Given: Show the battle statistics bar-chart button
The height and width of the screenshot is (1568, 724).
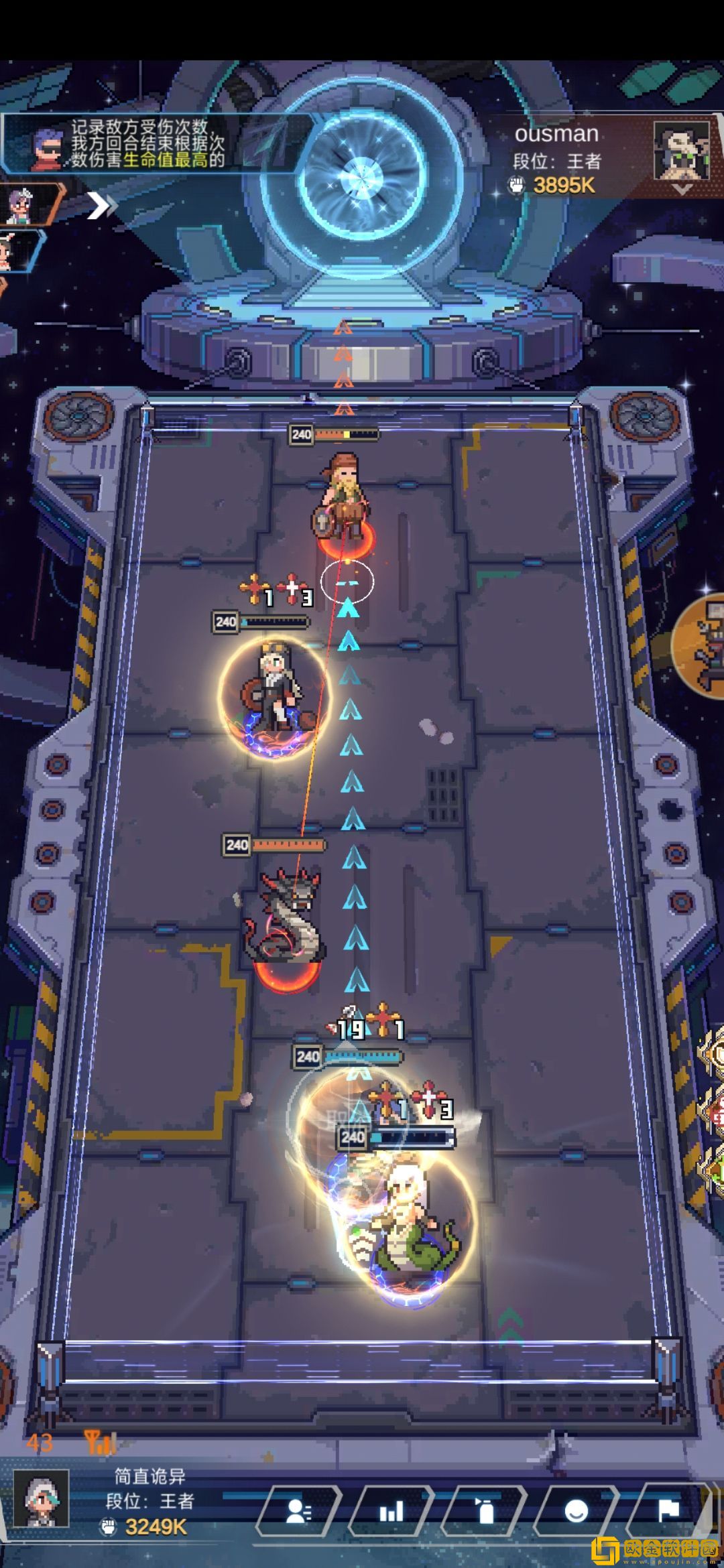Looking at the screenshot, I should [x=391, y=1511].
